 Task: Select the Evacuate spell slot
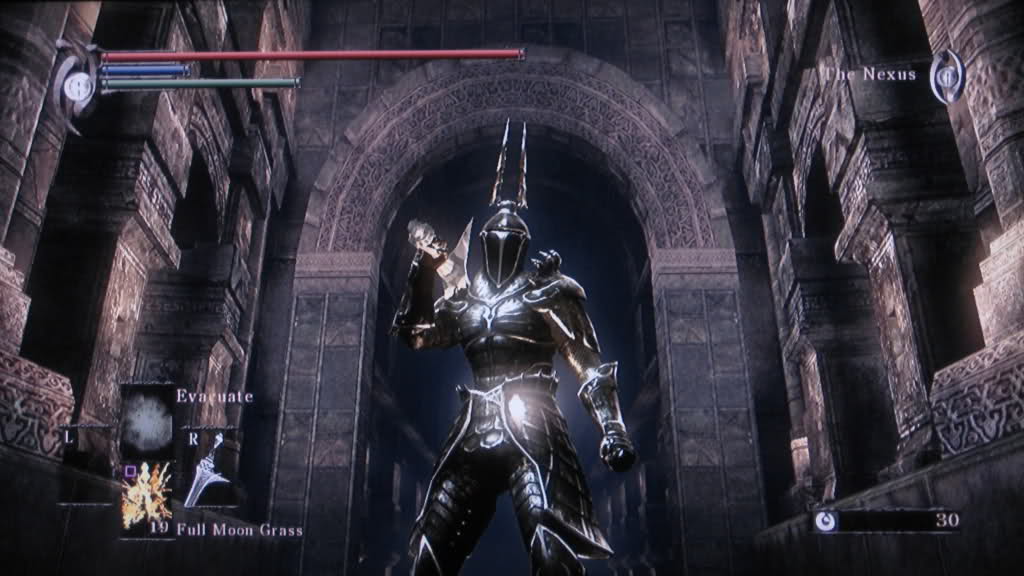147,418
